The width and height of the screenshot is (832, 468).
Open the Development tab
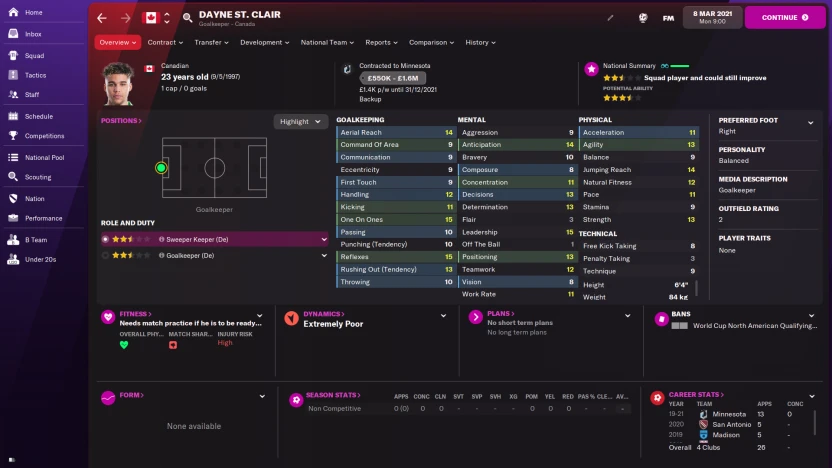(x=264, y=43)
